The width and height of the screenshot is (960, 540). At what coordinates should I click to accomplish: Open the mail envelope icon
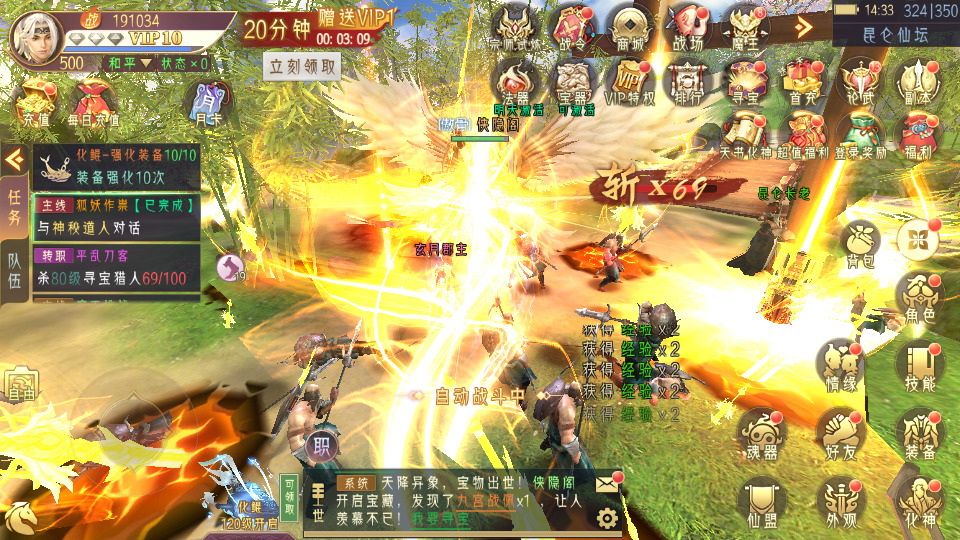[x=608, y=483]
